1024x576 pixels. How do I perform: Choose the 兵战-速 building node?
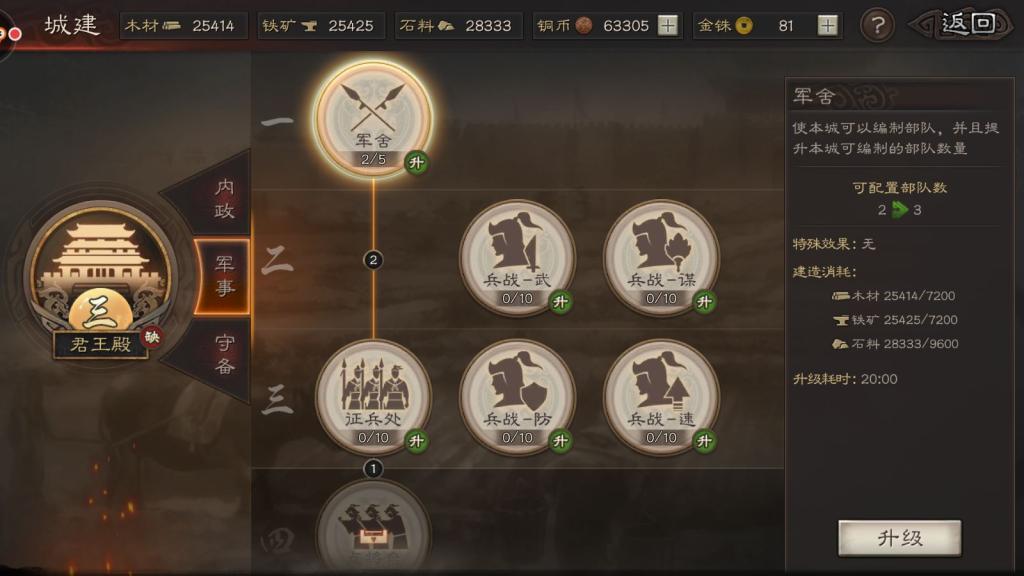point(661,396)
